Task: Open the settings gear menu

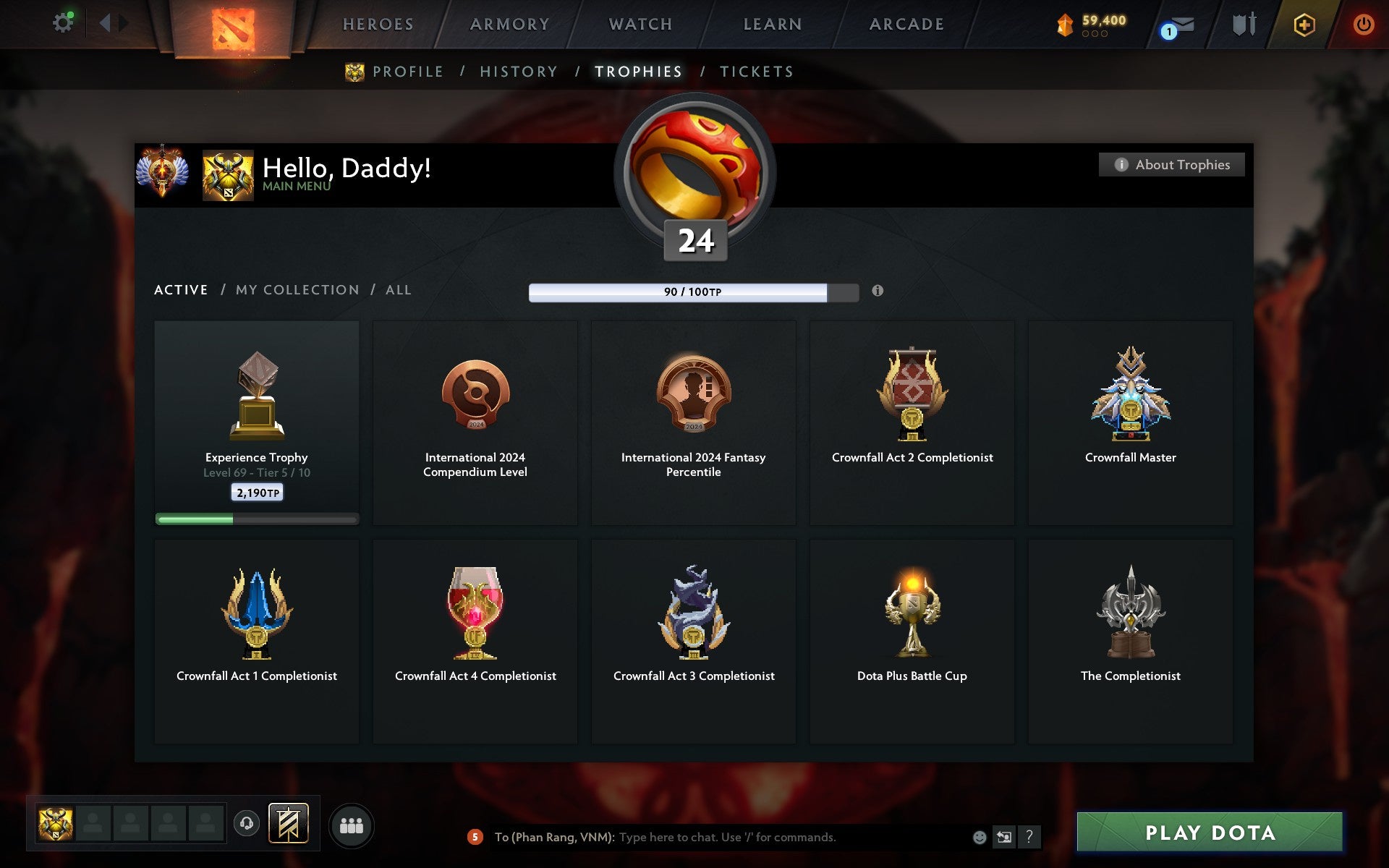Action: [x=64, y=22]
